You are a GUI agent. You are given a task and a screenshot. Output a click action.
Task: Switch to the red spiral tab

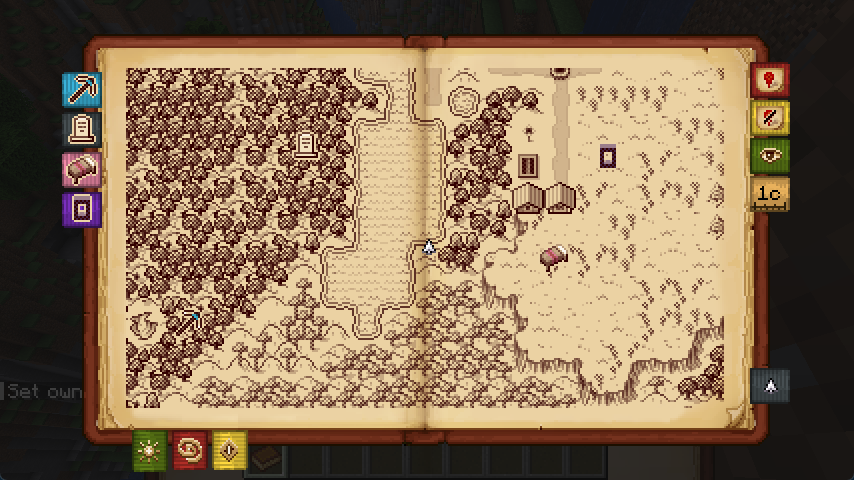pyautogui.click(x=189, y=451)
